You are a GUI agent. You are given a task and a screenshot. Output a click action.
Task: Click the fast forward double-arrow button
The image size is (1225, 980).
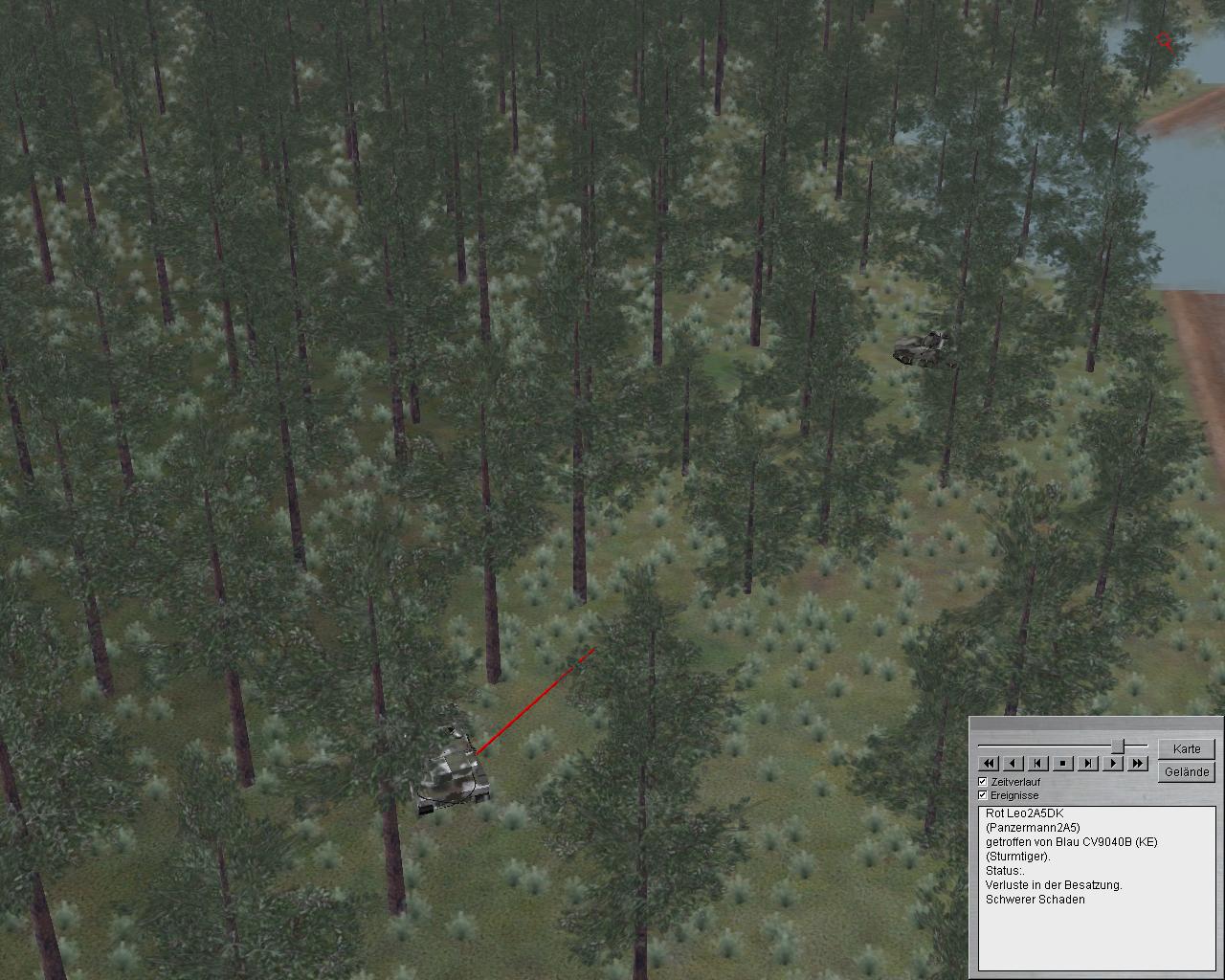[1137, 764]
